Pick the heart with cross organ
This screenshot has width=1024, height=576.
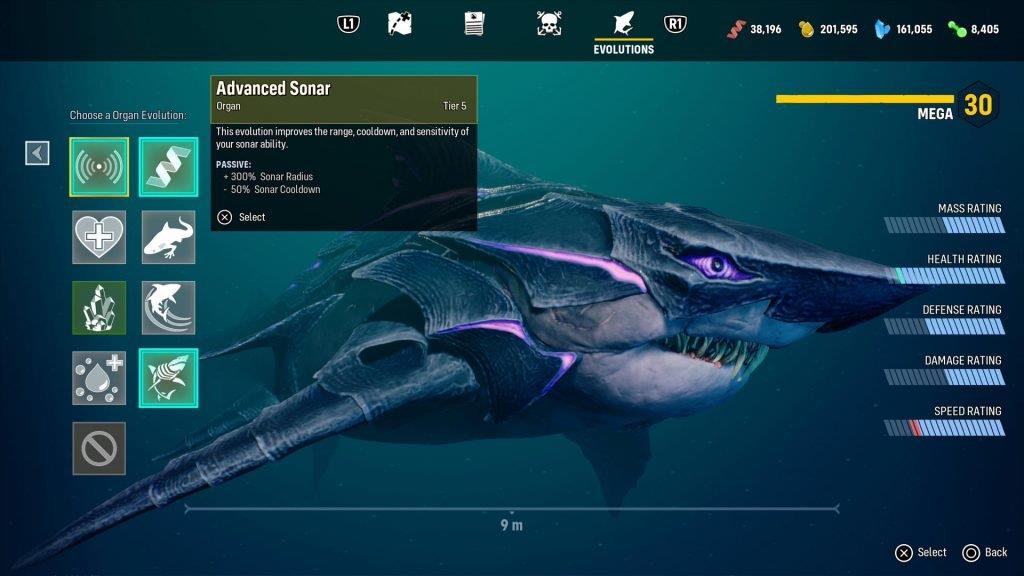click(x=99, y=237)
